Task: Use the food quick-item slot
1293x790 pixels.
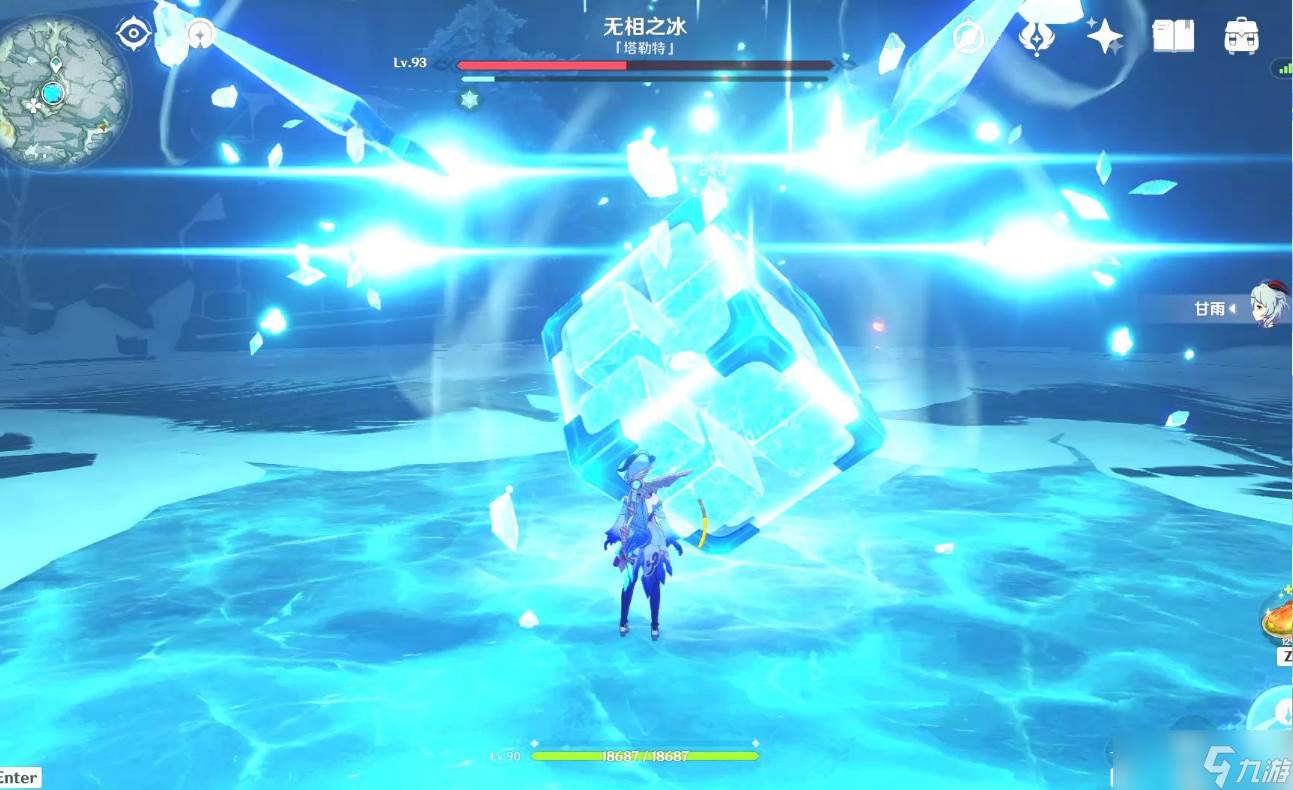Action: [x=1277, y=618]
